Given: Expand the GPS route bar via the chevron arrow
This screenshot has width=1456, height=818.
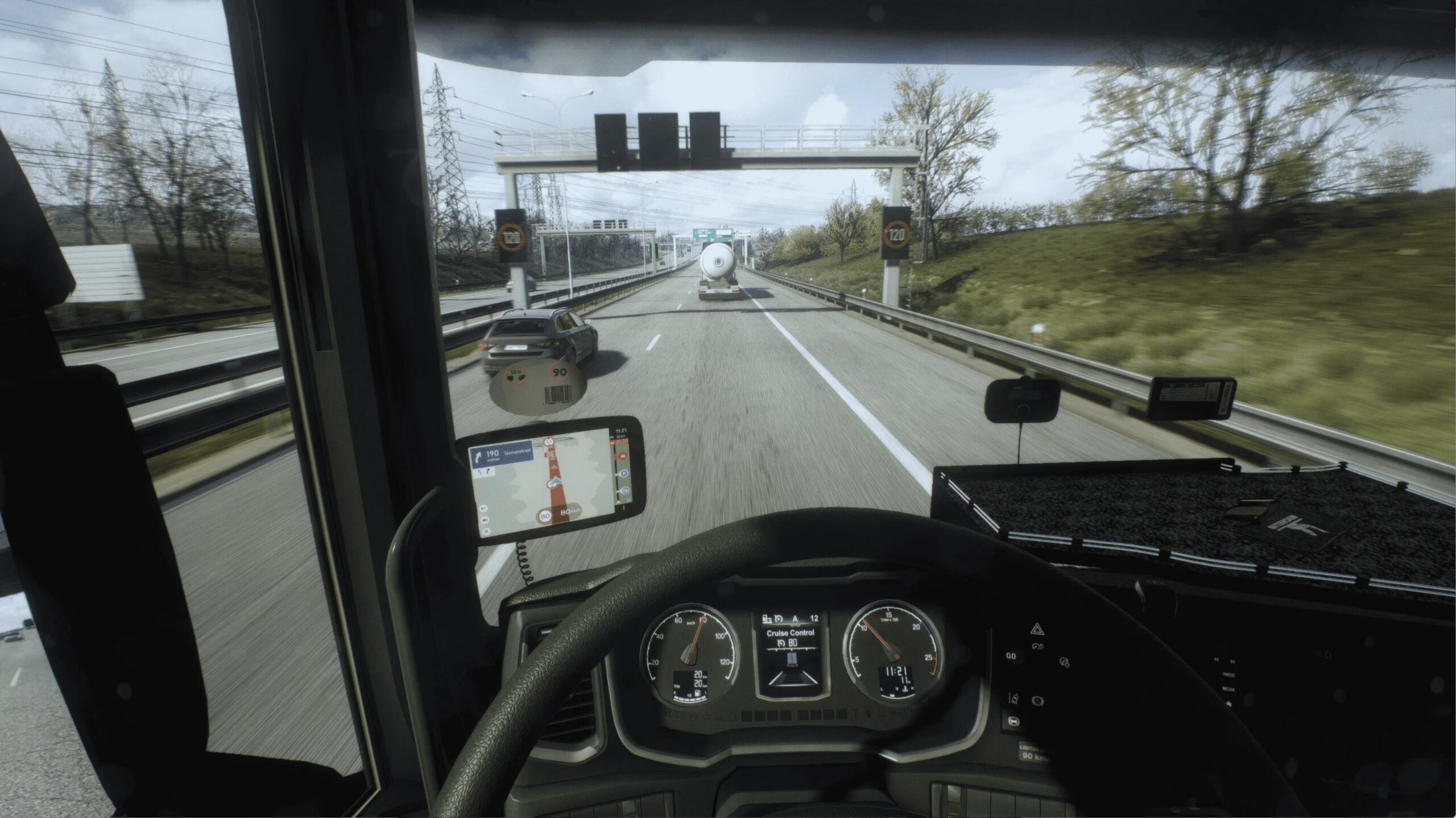Looking at the screenshot, I should (618, 502).
